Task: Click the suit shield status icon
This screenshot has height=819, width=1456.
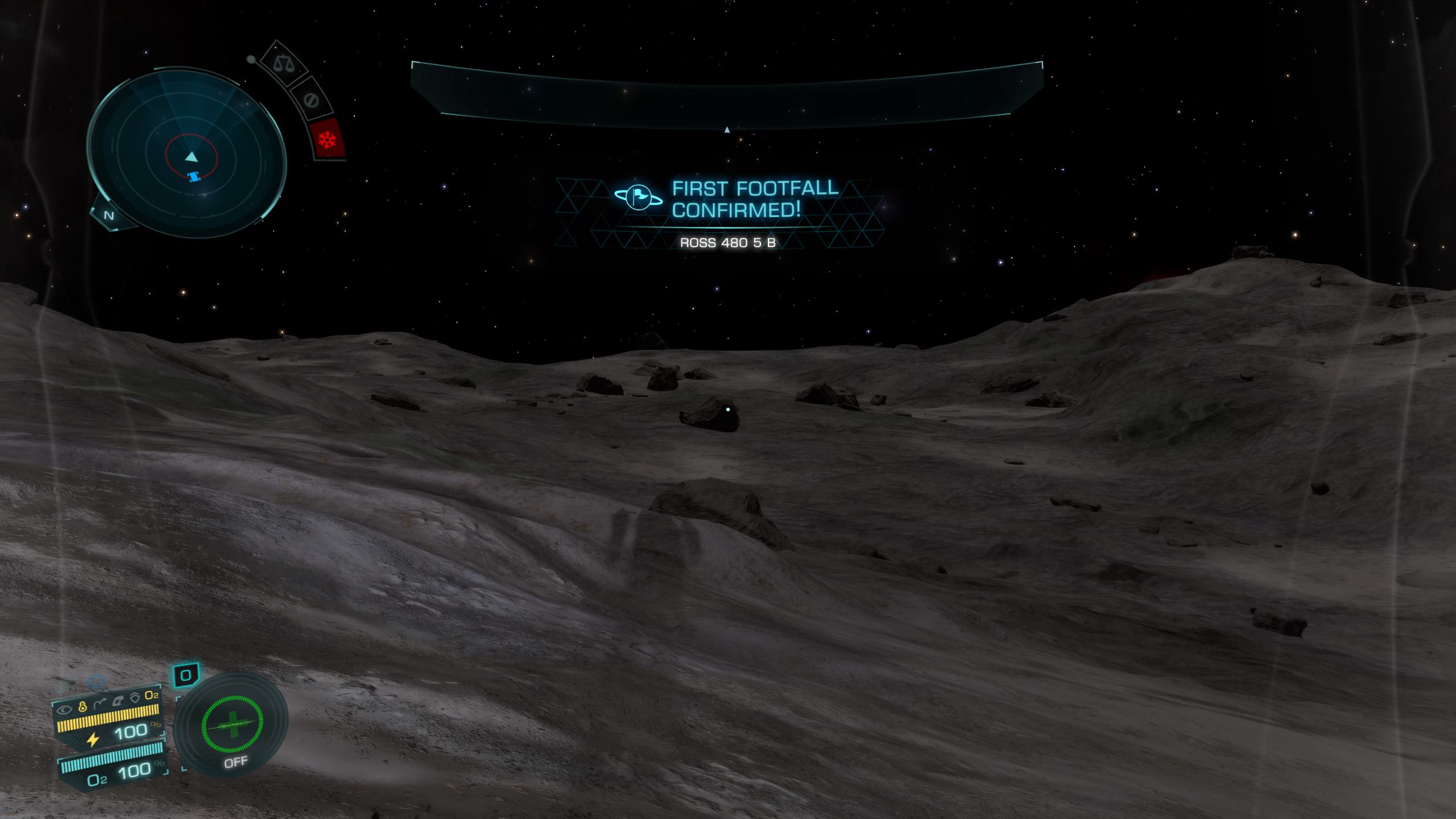Action: click(x=135, y=698)
